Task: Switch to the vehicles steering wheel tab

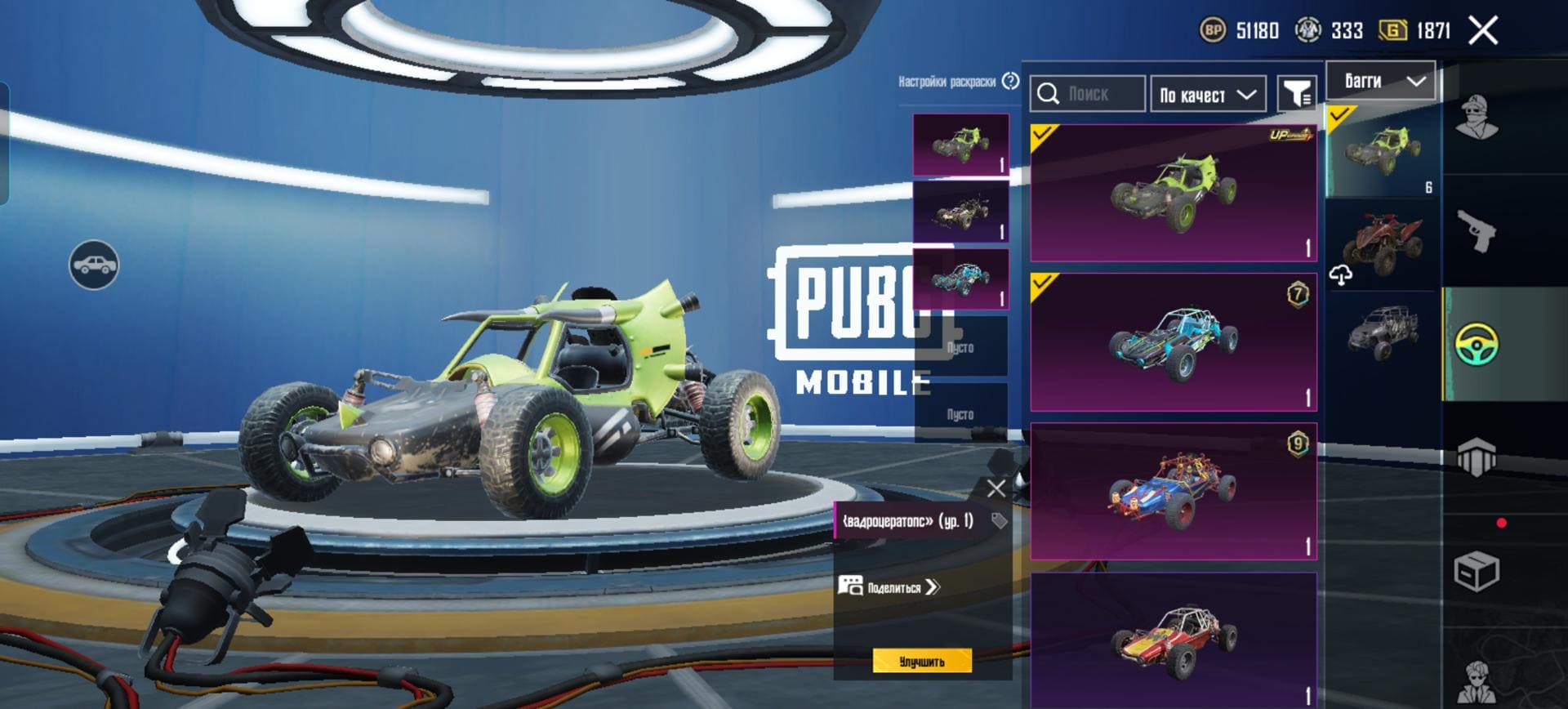Action: click(x=1477, y=345)
